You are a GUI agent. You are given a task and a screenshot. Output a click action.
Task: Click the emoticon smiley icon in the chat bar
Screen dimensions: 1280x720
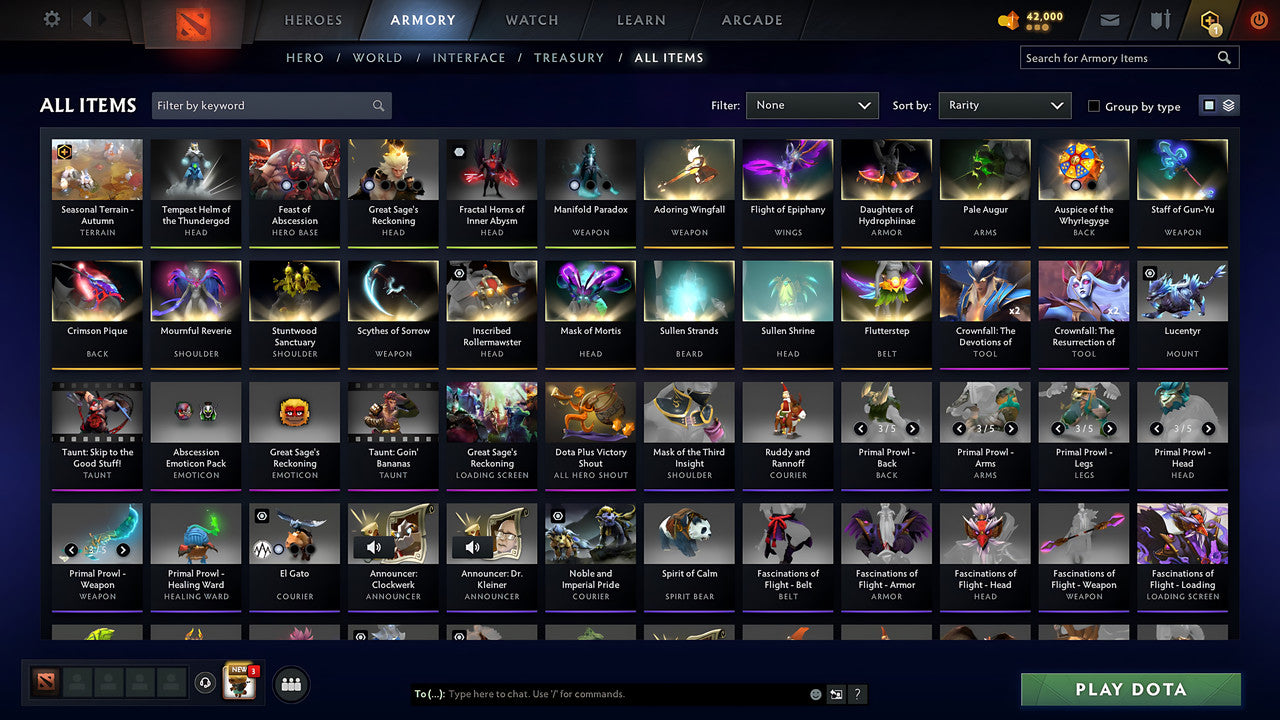pyautogui.click(x=815, y=693)
